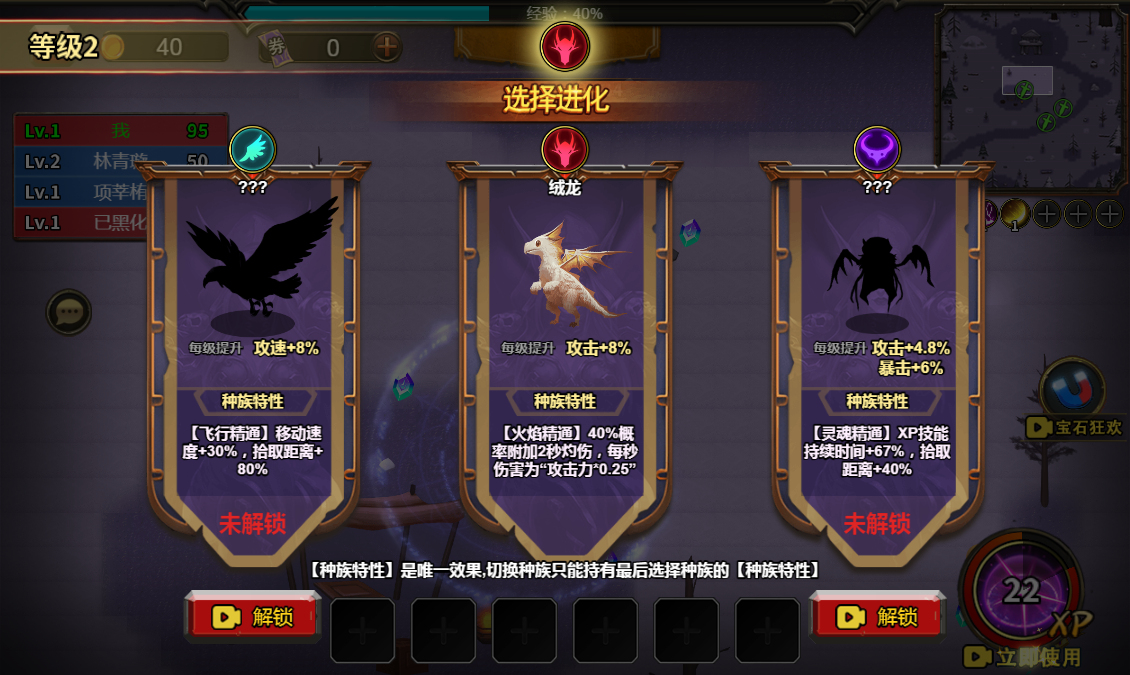Select the locked winged spirit evolution card

[x=877, y=340]
